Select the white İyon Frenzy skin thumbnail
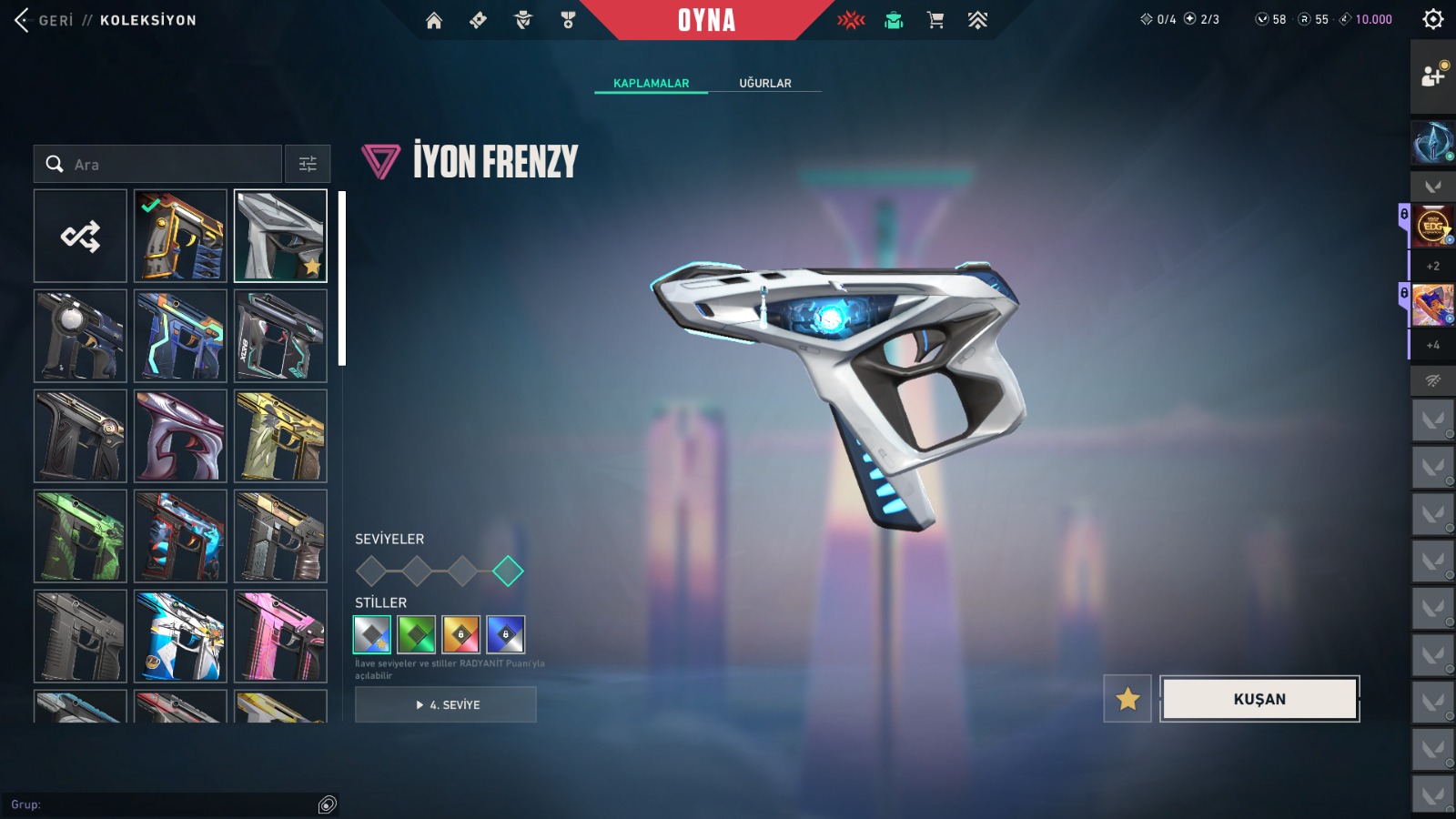 280,236
